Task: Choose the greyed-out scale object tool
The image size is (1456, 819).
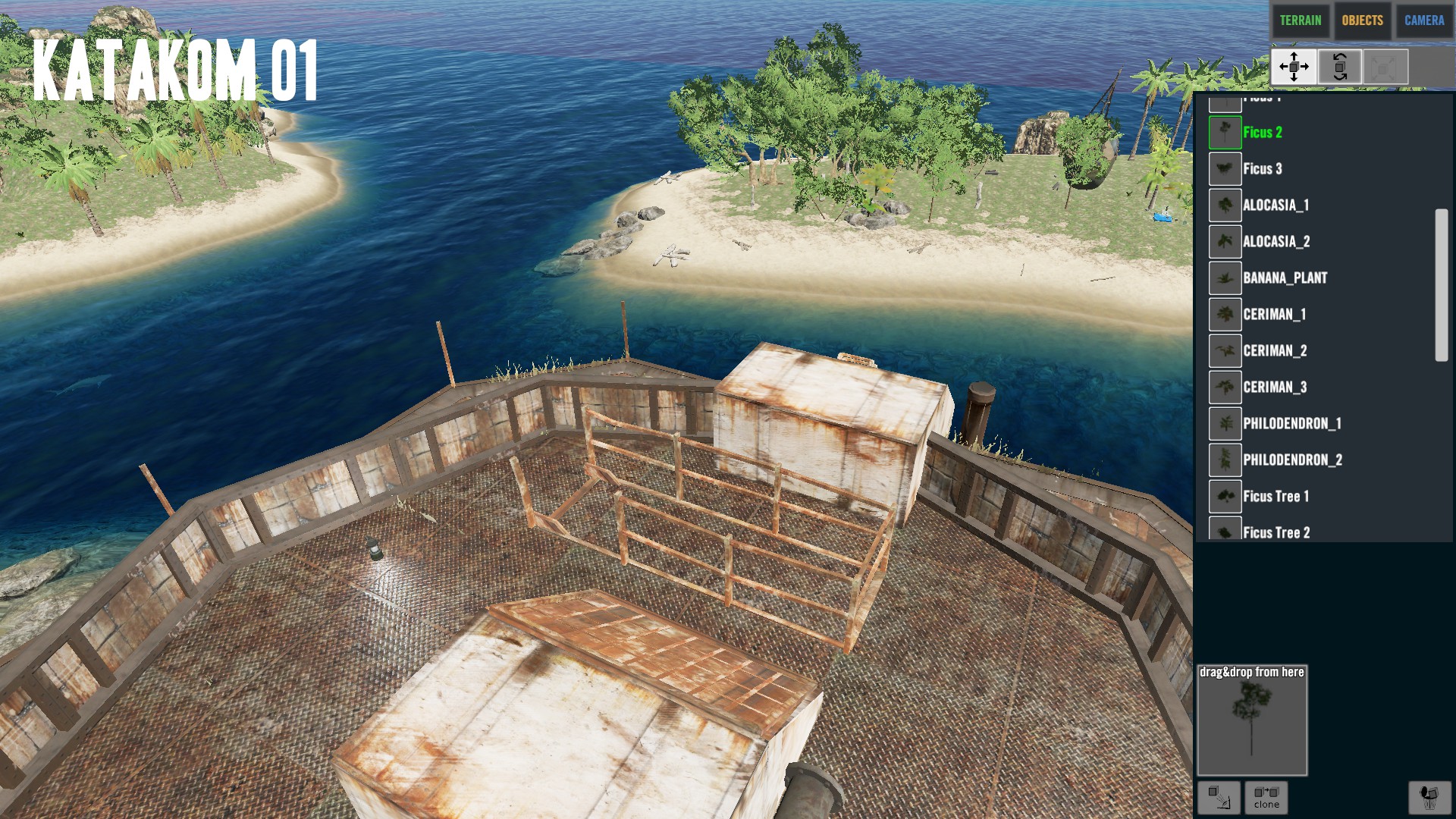Action: point(1385,67)
